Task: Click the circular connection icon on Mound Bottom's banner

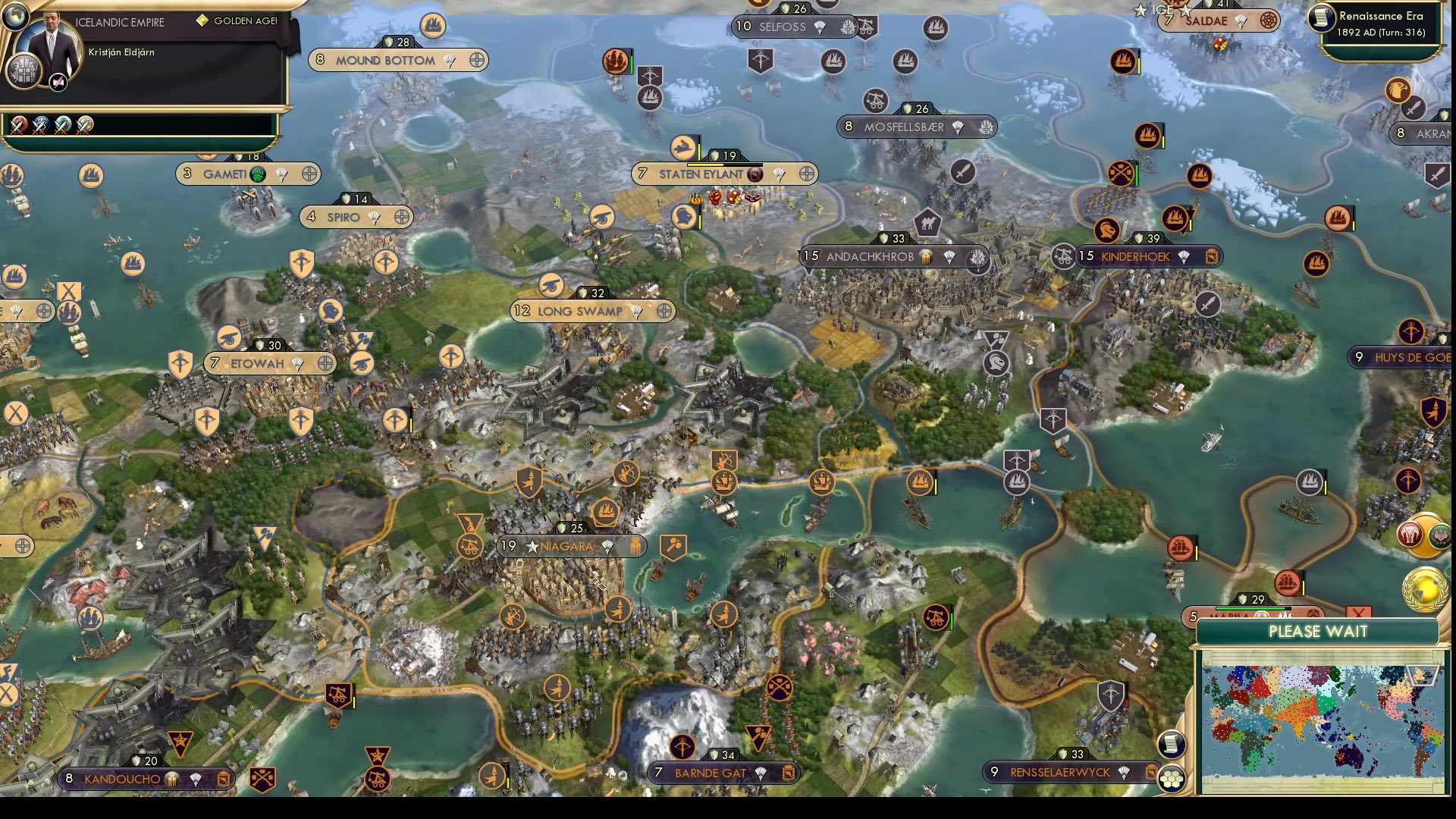Action: [477, 61]
